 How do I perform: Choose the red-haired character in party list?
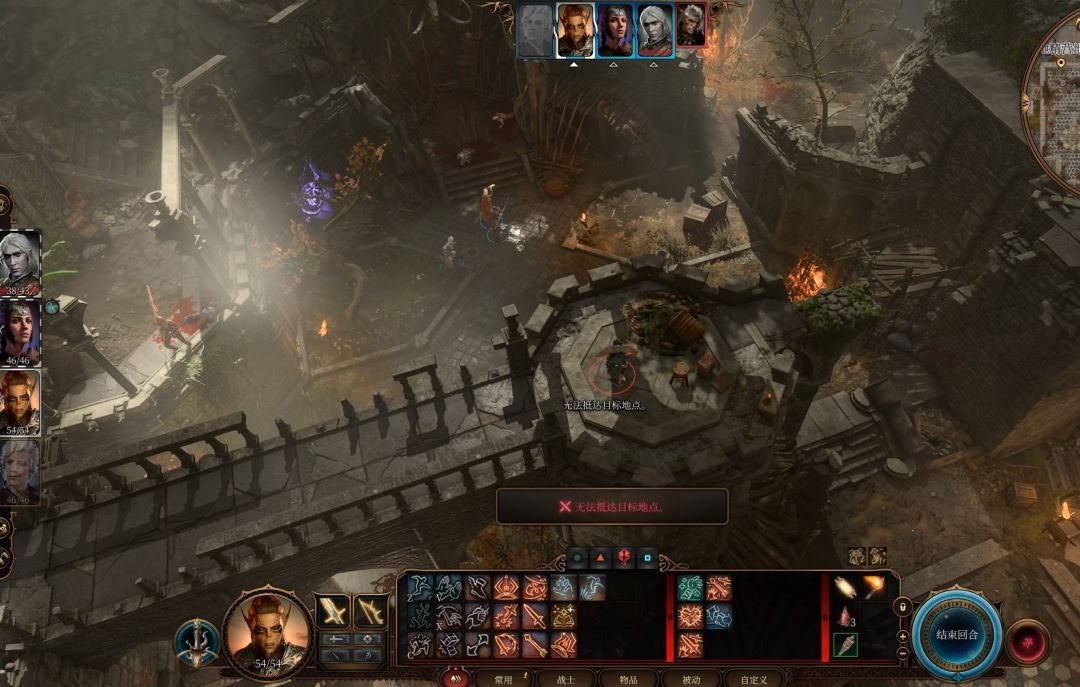tap(20, 401)
